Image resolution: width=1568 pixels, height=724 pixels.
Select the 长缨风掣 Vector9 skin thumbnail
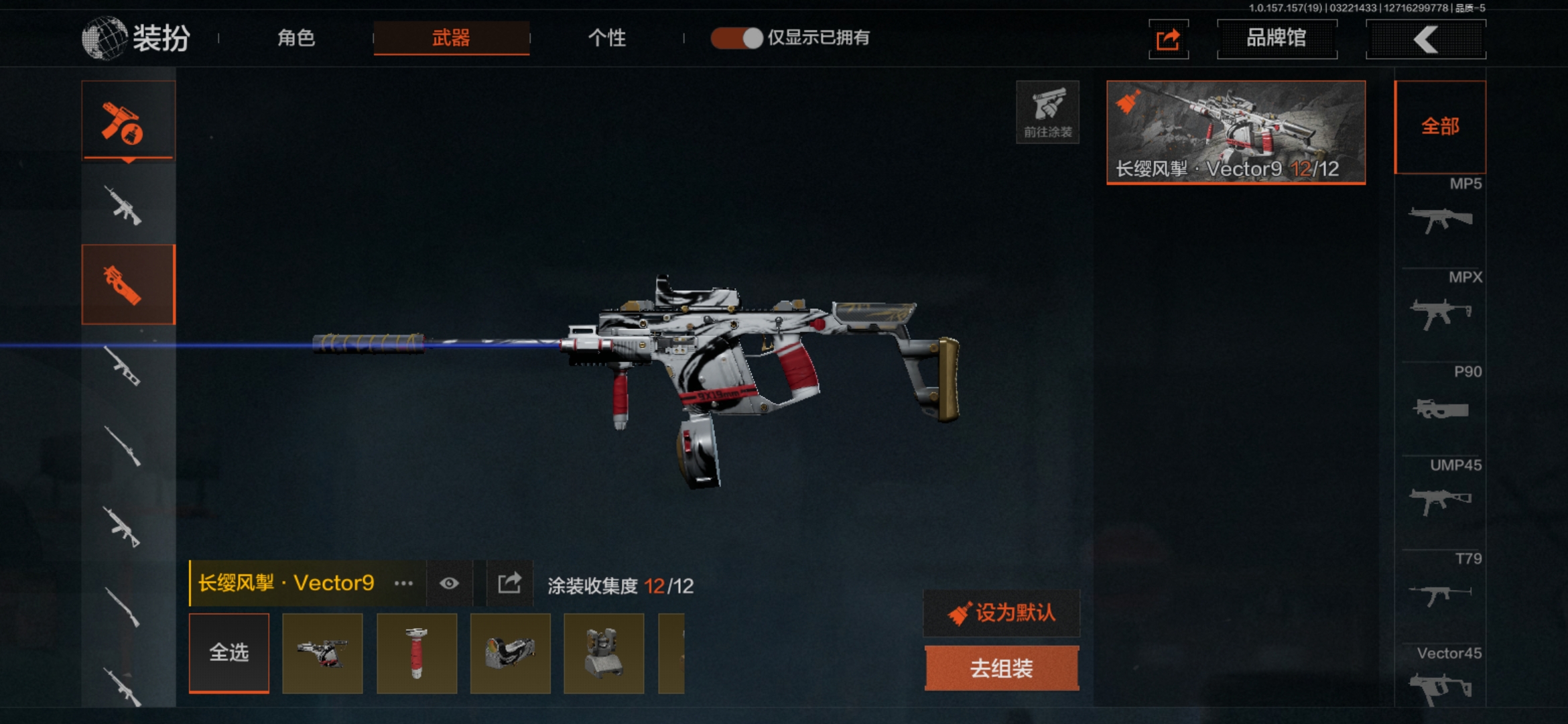click(1236, 132)
